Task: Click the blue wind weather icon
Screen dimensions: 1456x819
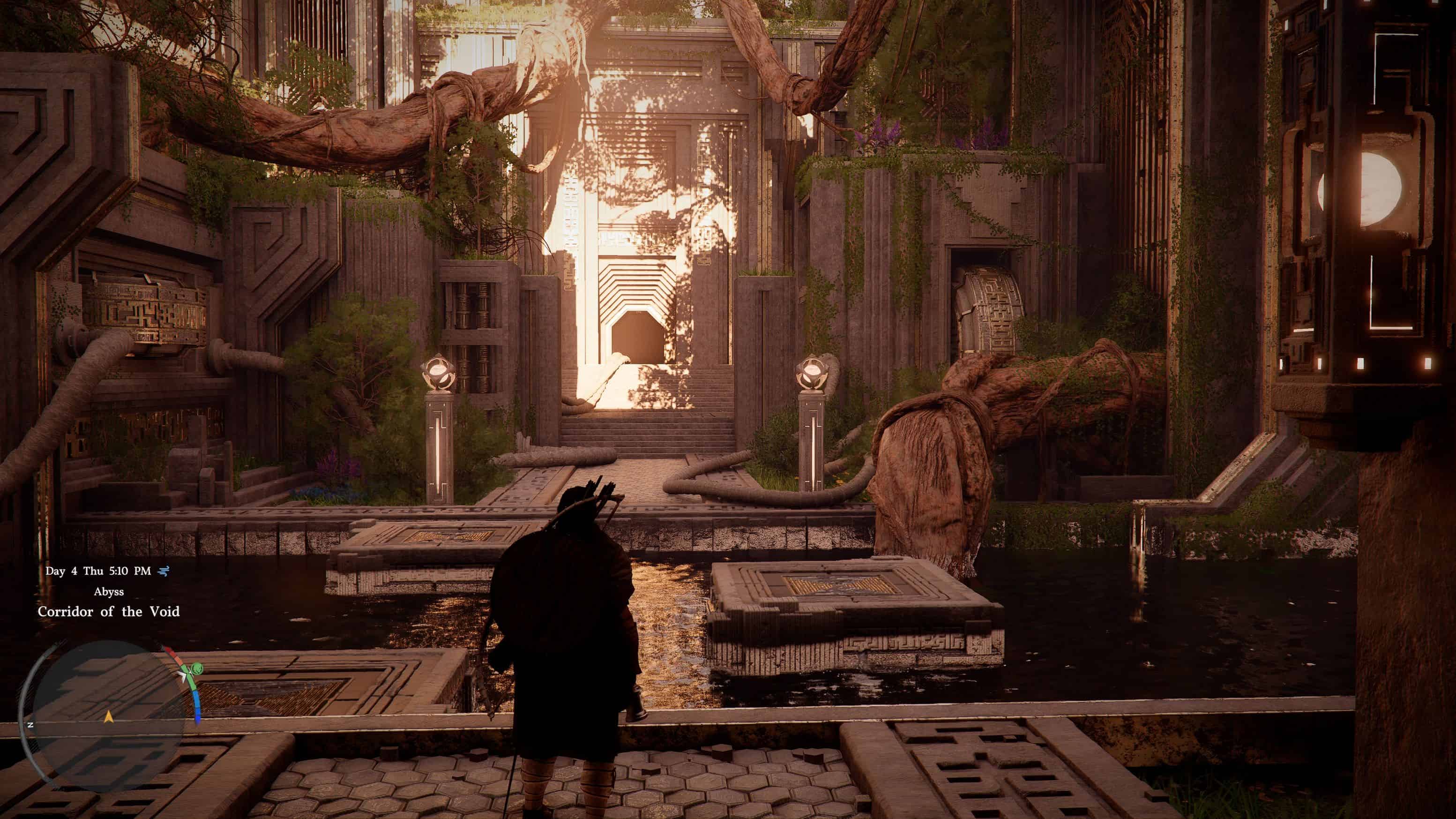Action: point(164,571)
